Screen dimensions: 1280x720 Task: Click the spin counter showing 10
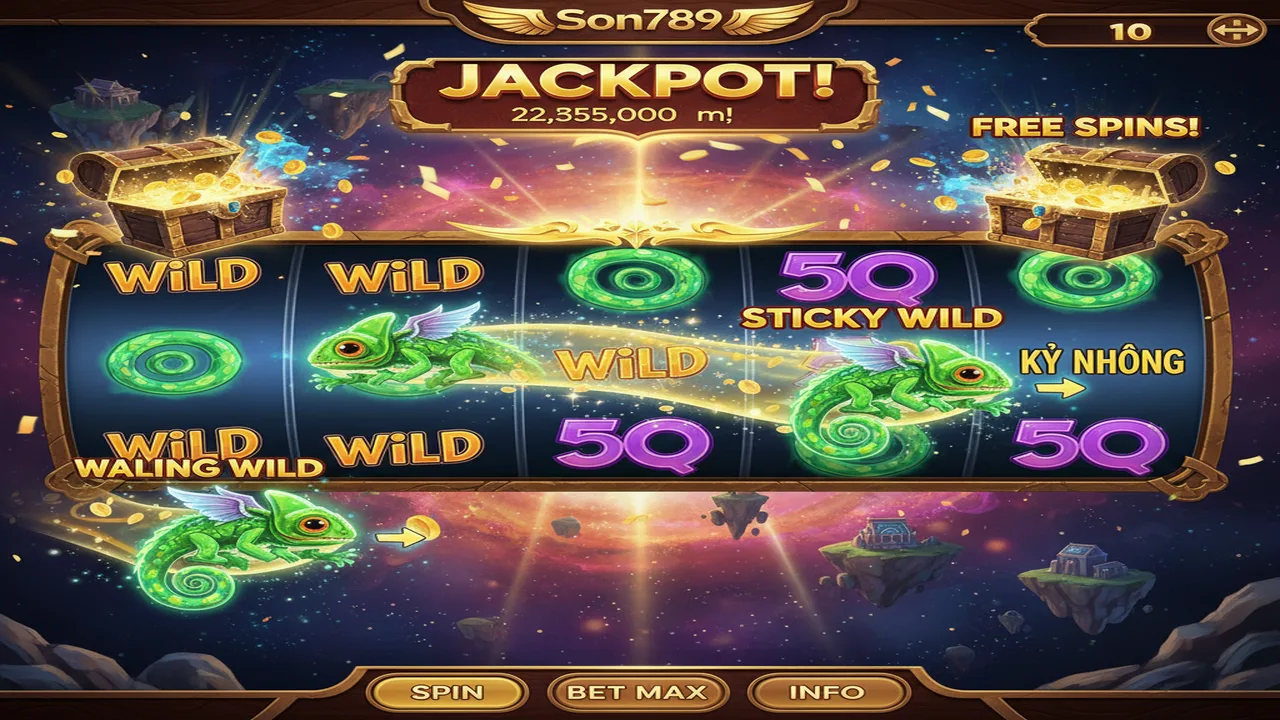click(x=1129, y=30)
